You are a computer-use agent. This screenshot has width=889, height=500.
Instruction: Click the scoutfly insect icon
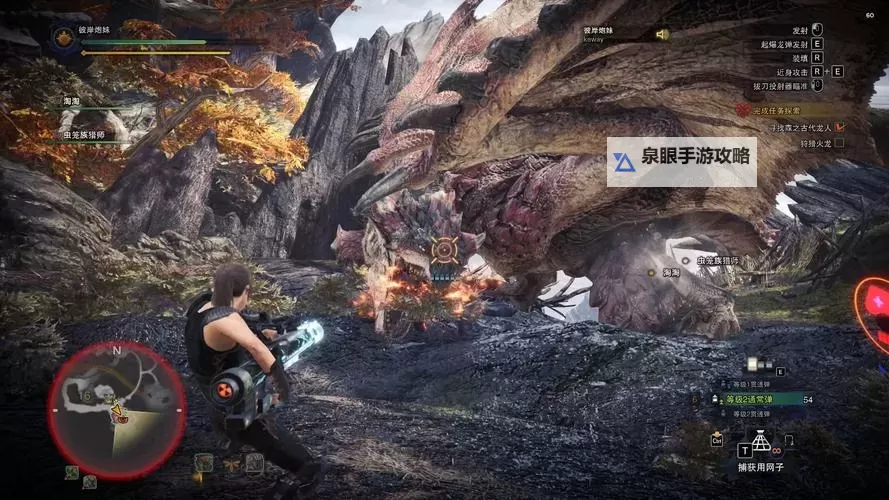point(231,463)
